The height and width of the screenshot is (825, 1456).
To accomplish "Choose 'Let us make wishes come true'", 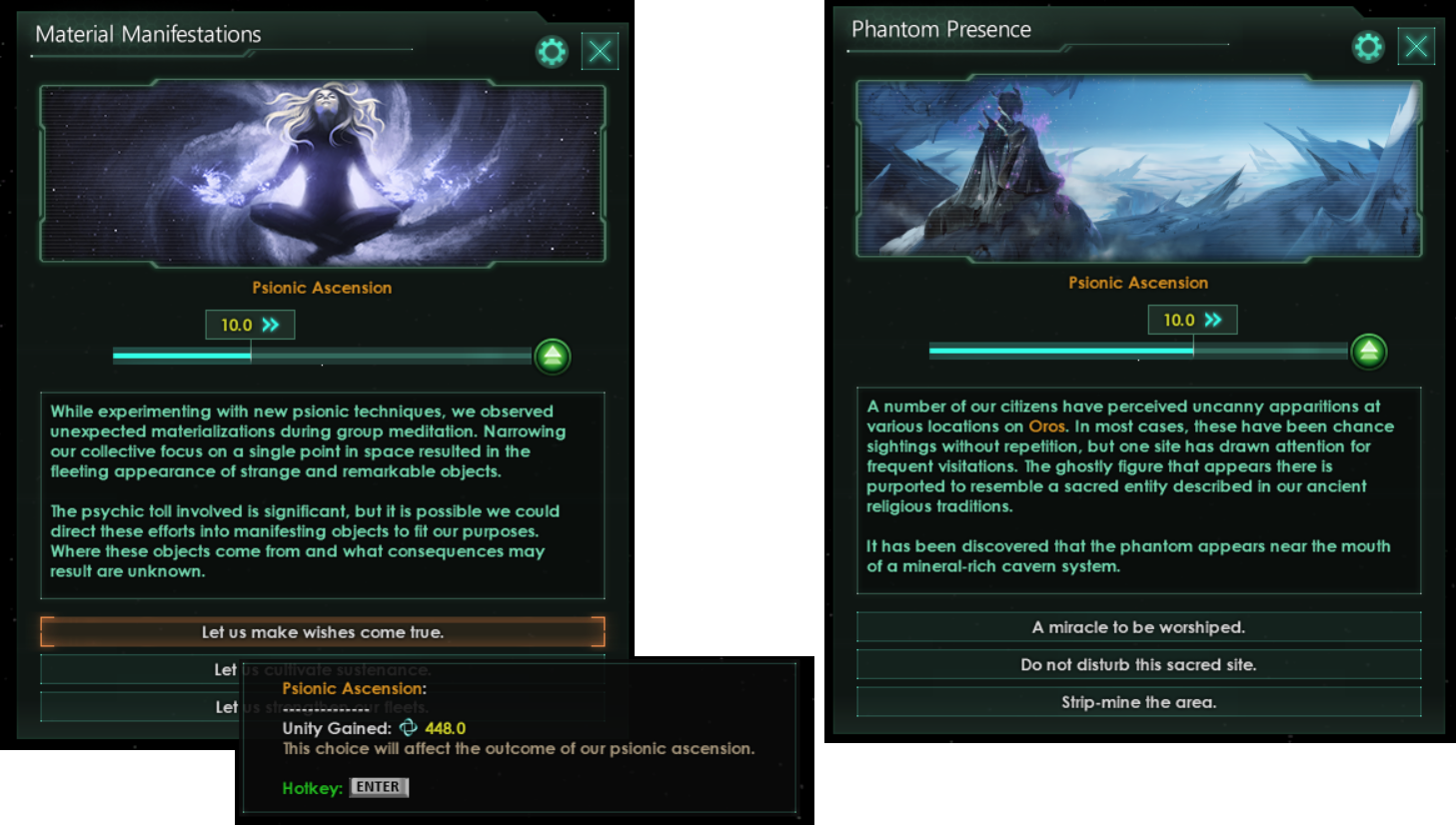I will tap(322, 631).
